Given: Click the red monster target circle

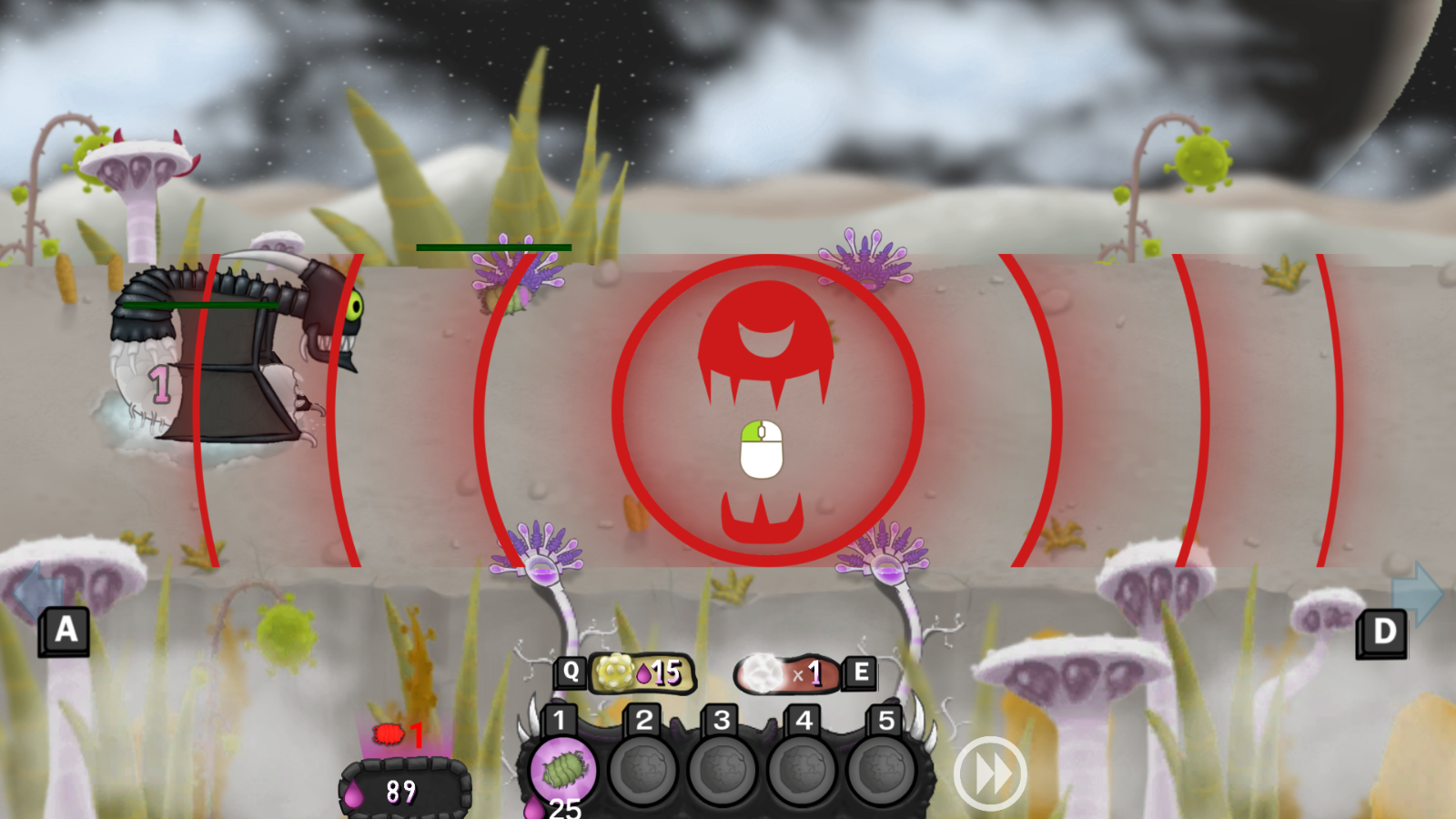Looking at the screenshot, I should pos(767,410).
